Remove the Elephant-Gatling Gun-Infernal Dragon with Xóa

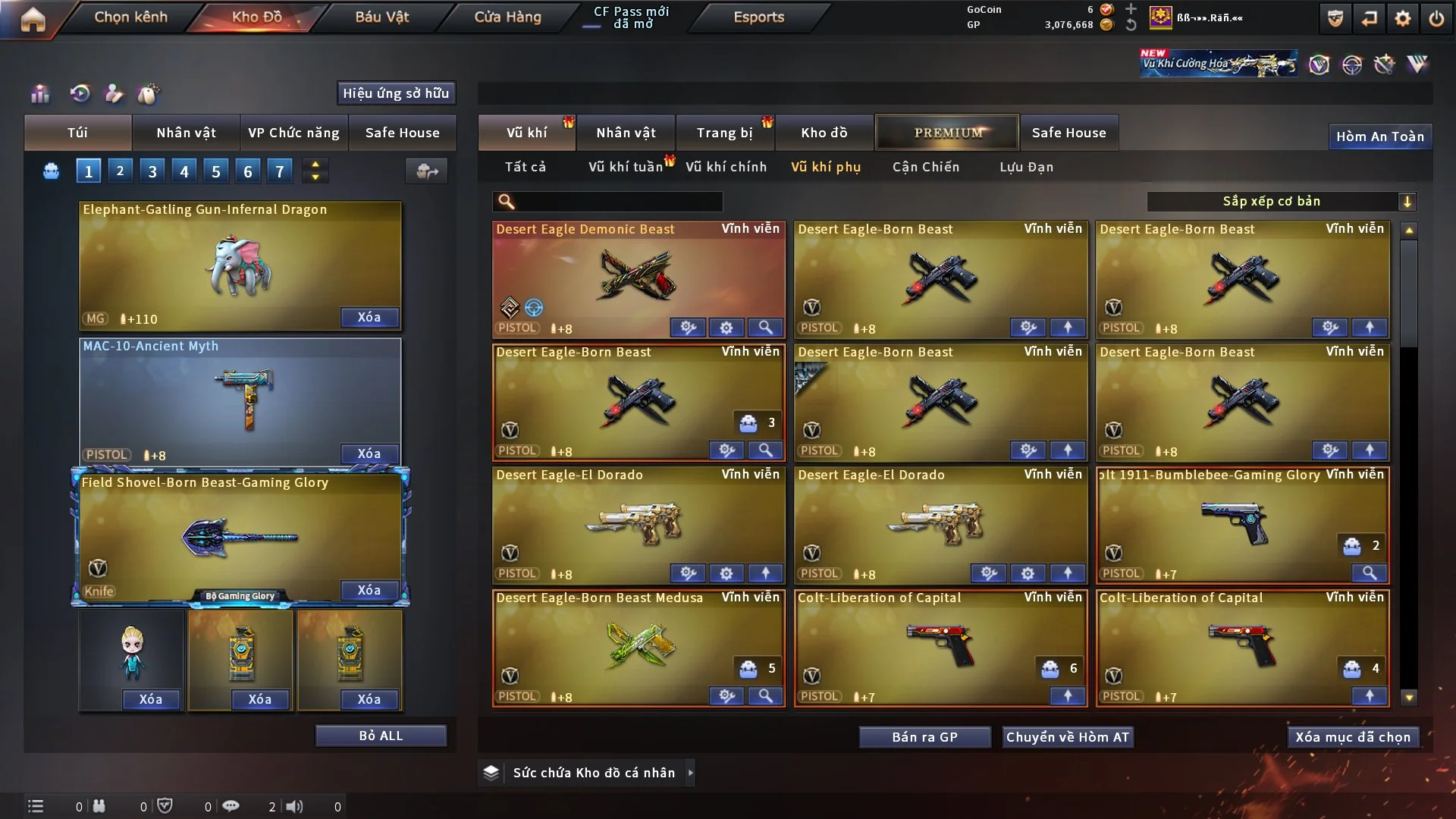369,317
